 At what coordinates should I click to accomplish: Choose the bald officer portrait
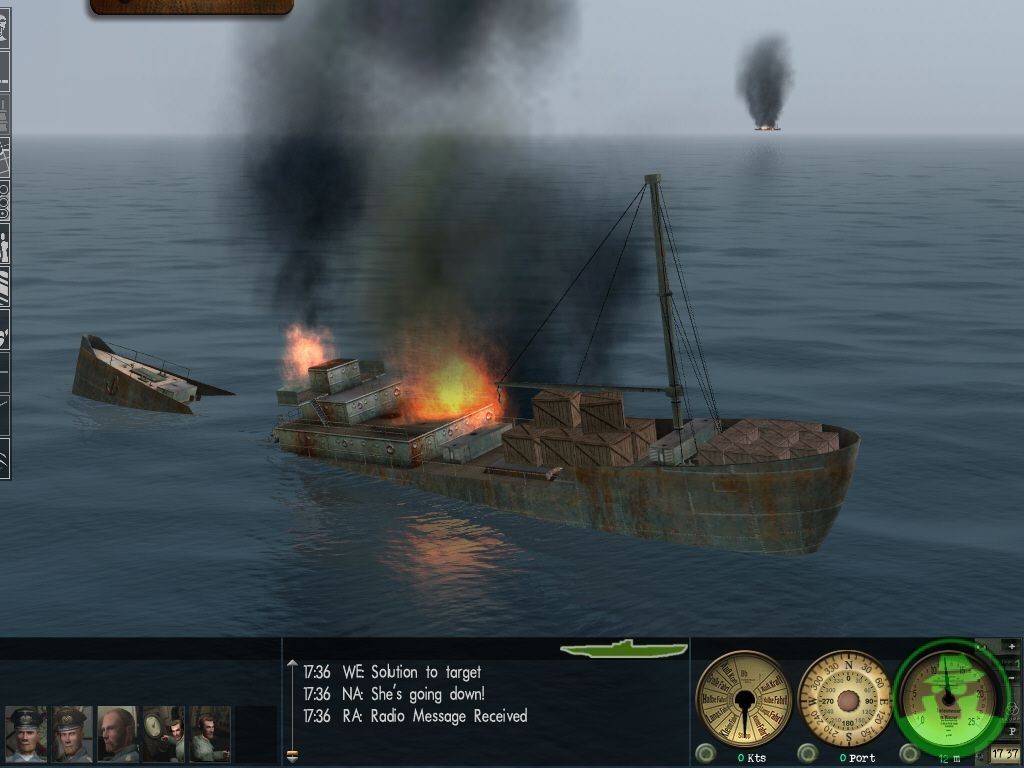pyautogui.click(x=118, y=735)
